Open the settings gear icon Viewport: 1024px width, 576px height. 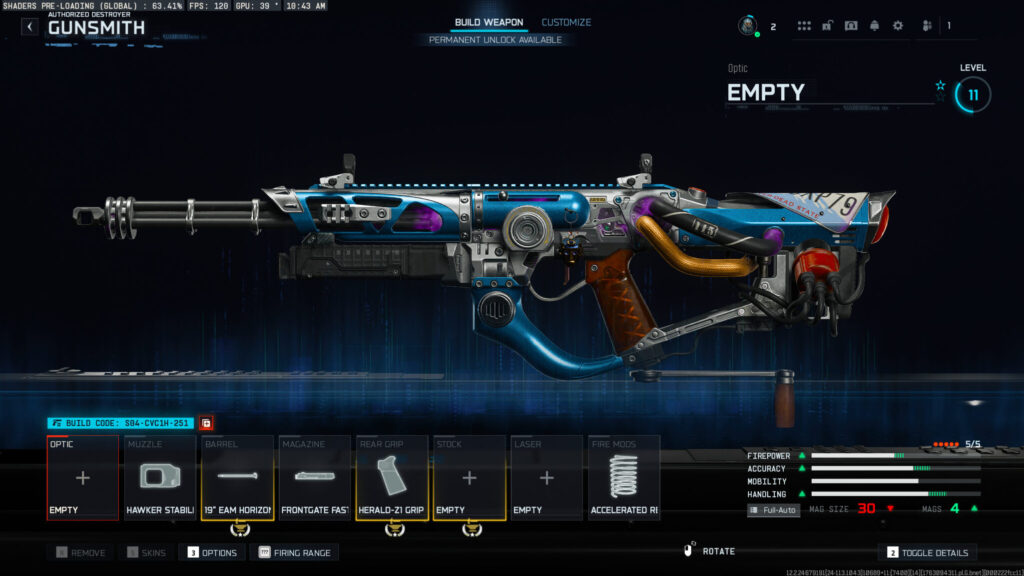(897, 25)
